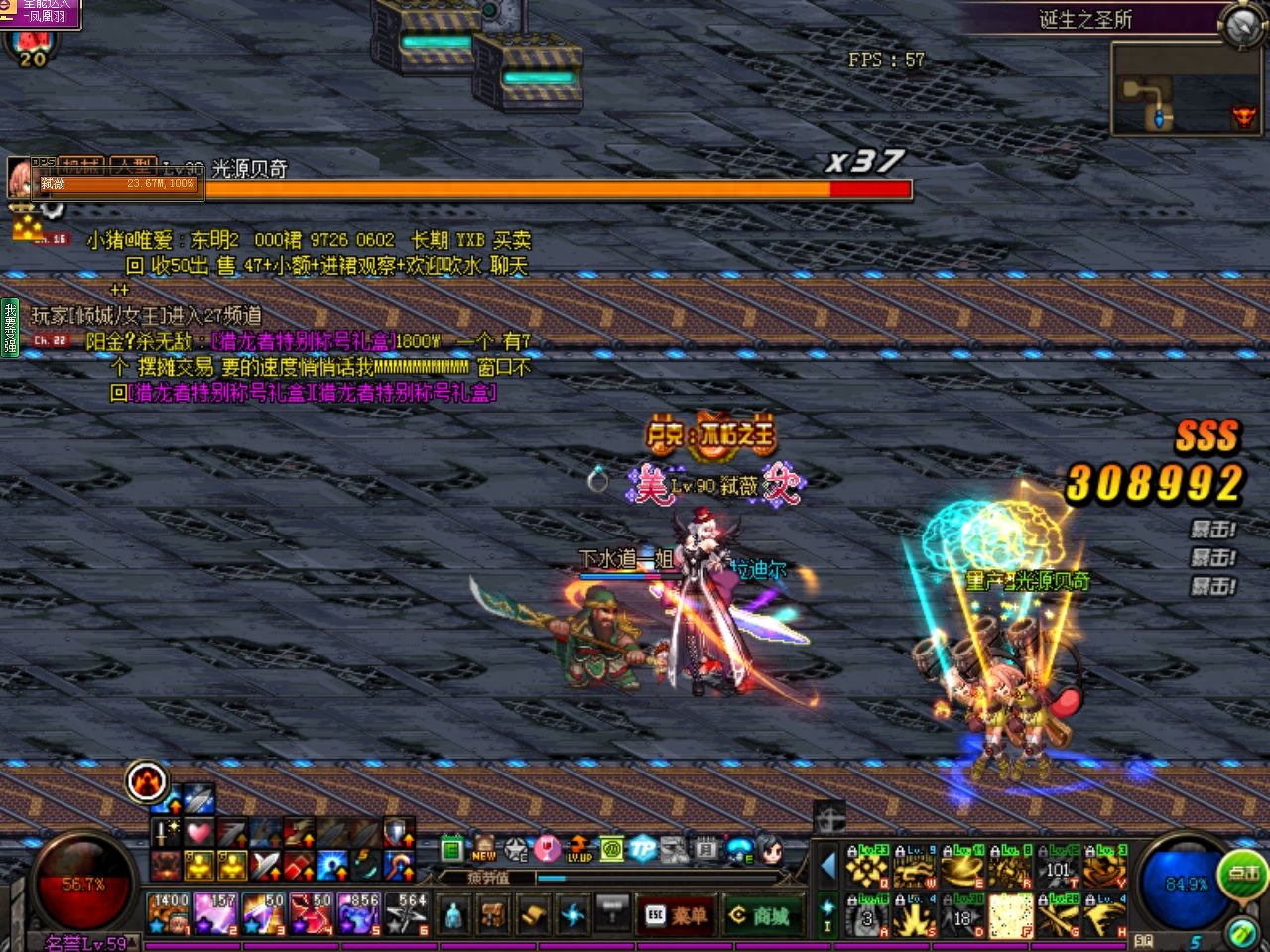Open the dungeon minimap

(1187, 89)
